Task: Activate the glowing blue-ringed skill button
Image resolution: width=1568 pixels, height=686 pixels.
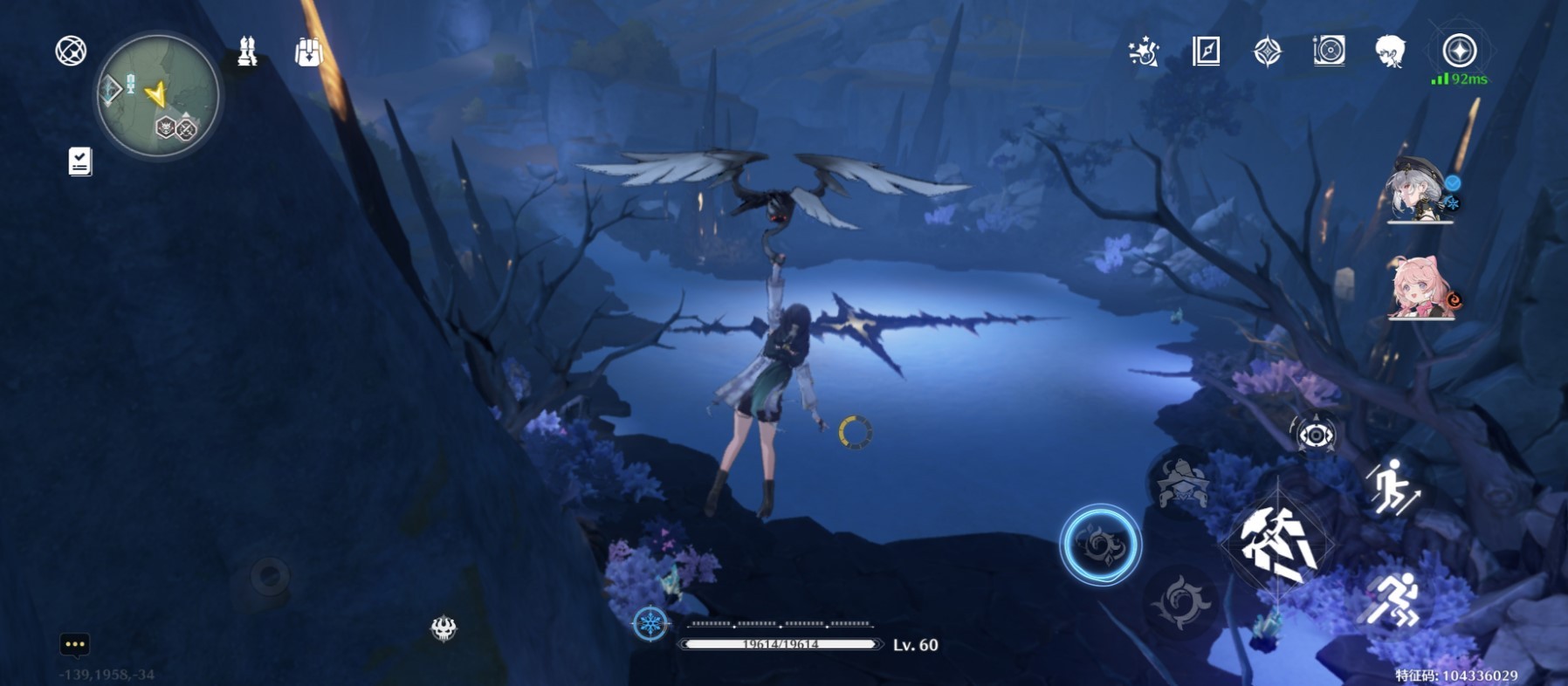Action: (x=1100, y=545)
